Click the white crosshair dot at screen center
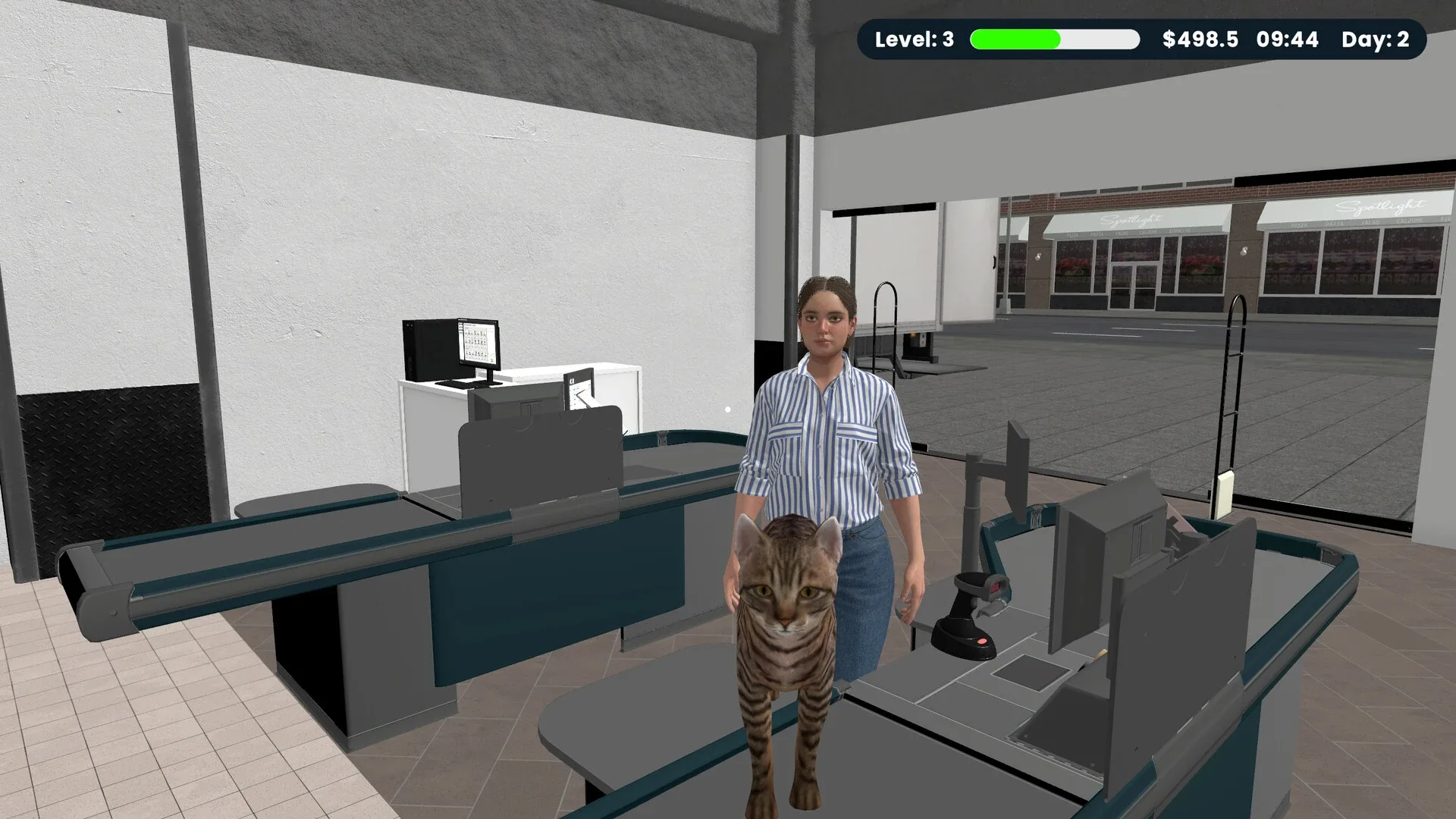This screenshot has height=819, width=1456. (728, 409)
